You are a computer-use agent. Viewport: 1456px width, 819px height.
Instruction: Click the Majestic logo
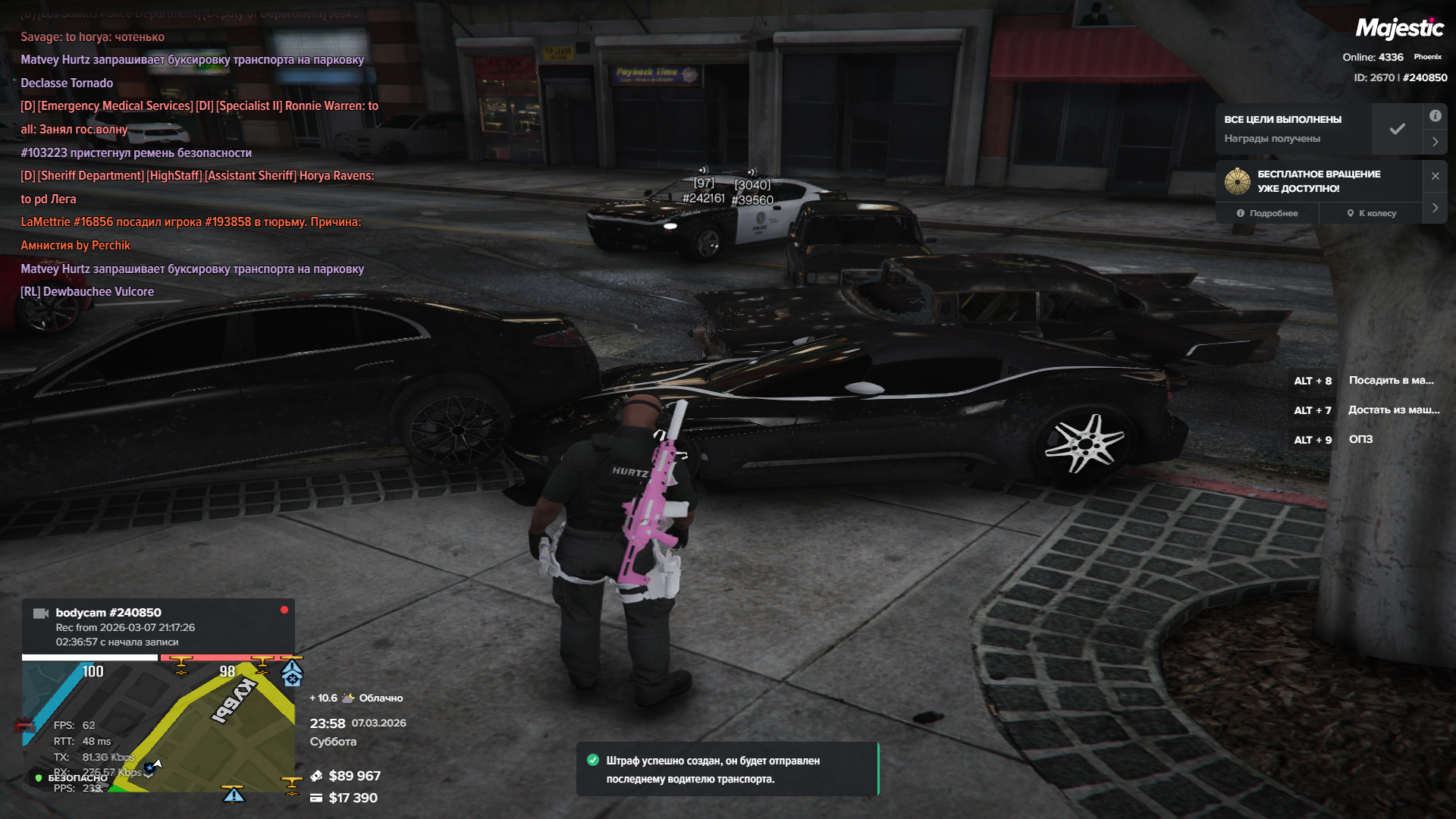click(x=1399, y=29)
